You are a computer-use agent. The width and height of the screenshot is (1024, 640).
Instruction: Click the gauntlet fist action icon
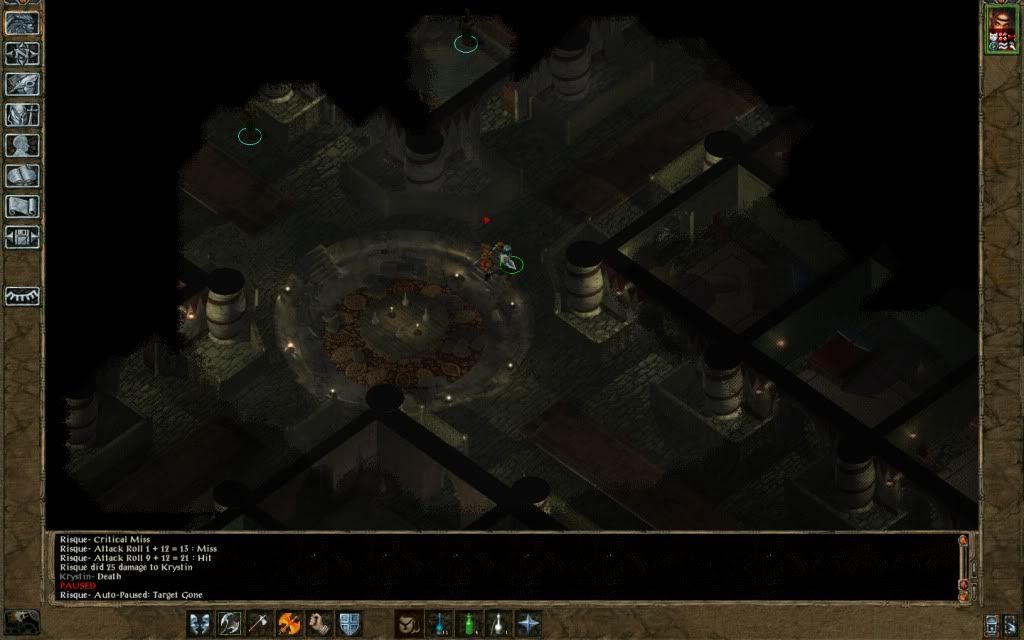(320, 623)
